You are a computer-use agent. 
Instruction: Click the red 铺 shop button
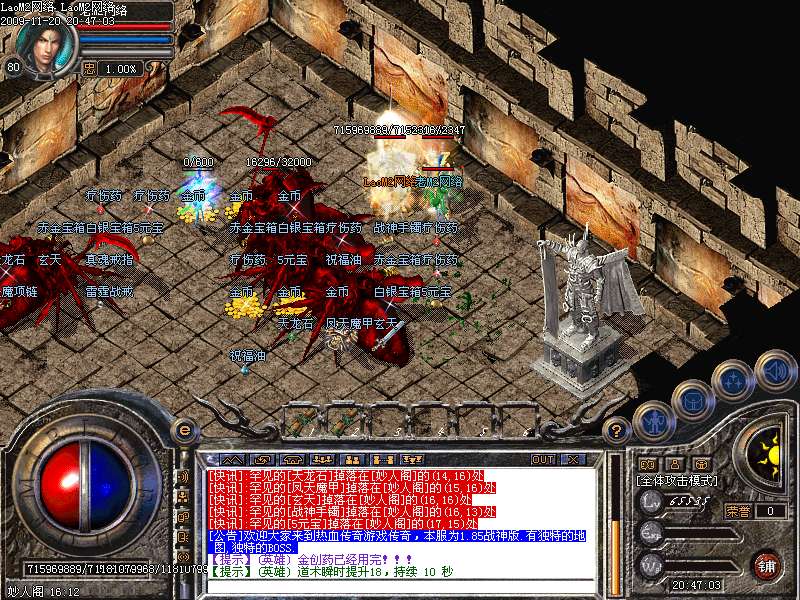766,565
